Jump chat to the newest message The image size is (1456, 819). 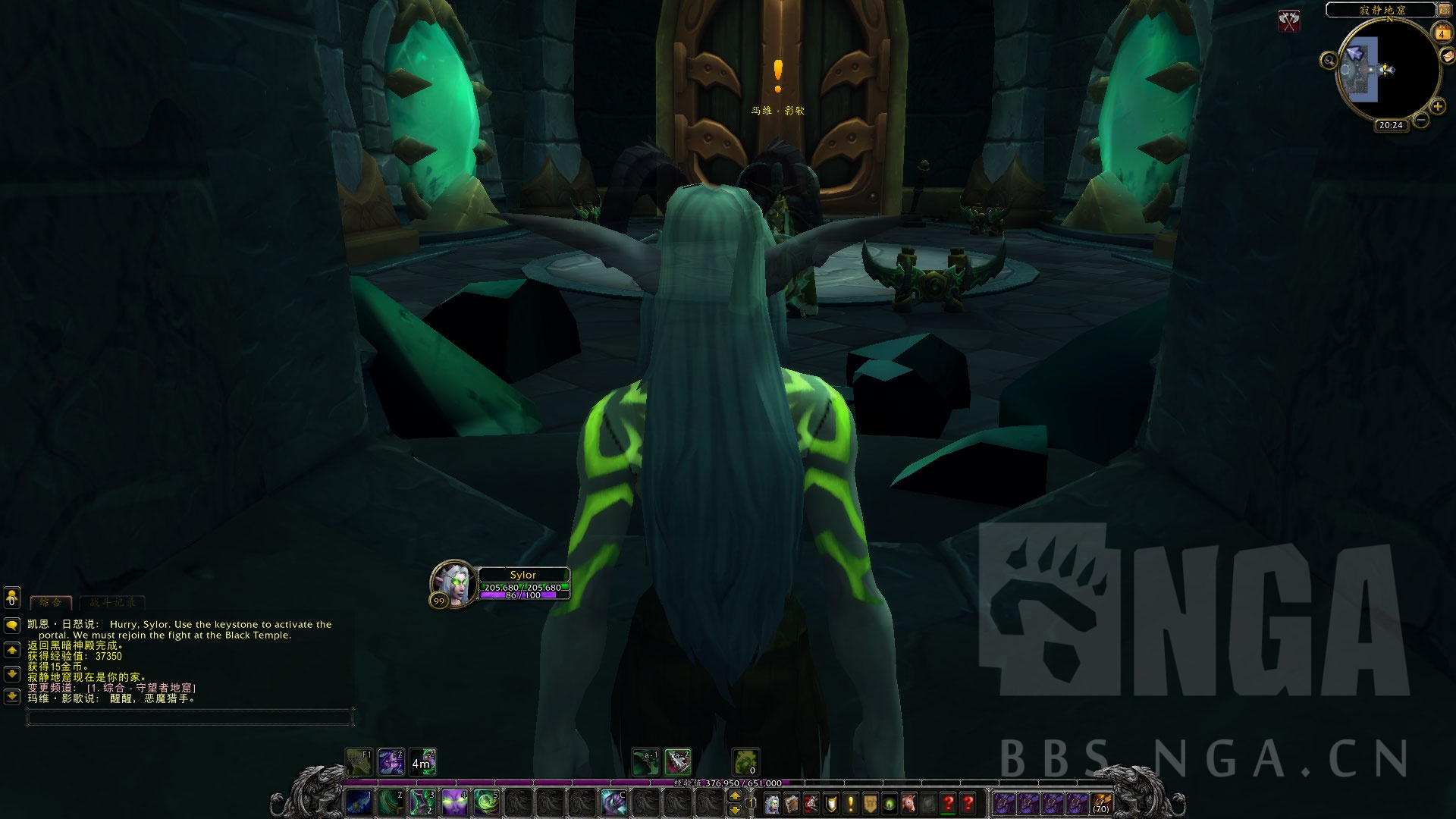tap(11, 696)
